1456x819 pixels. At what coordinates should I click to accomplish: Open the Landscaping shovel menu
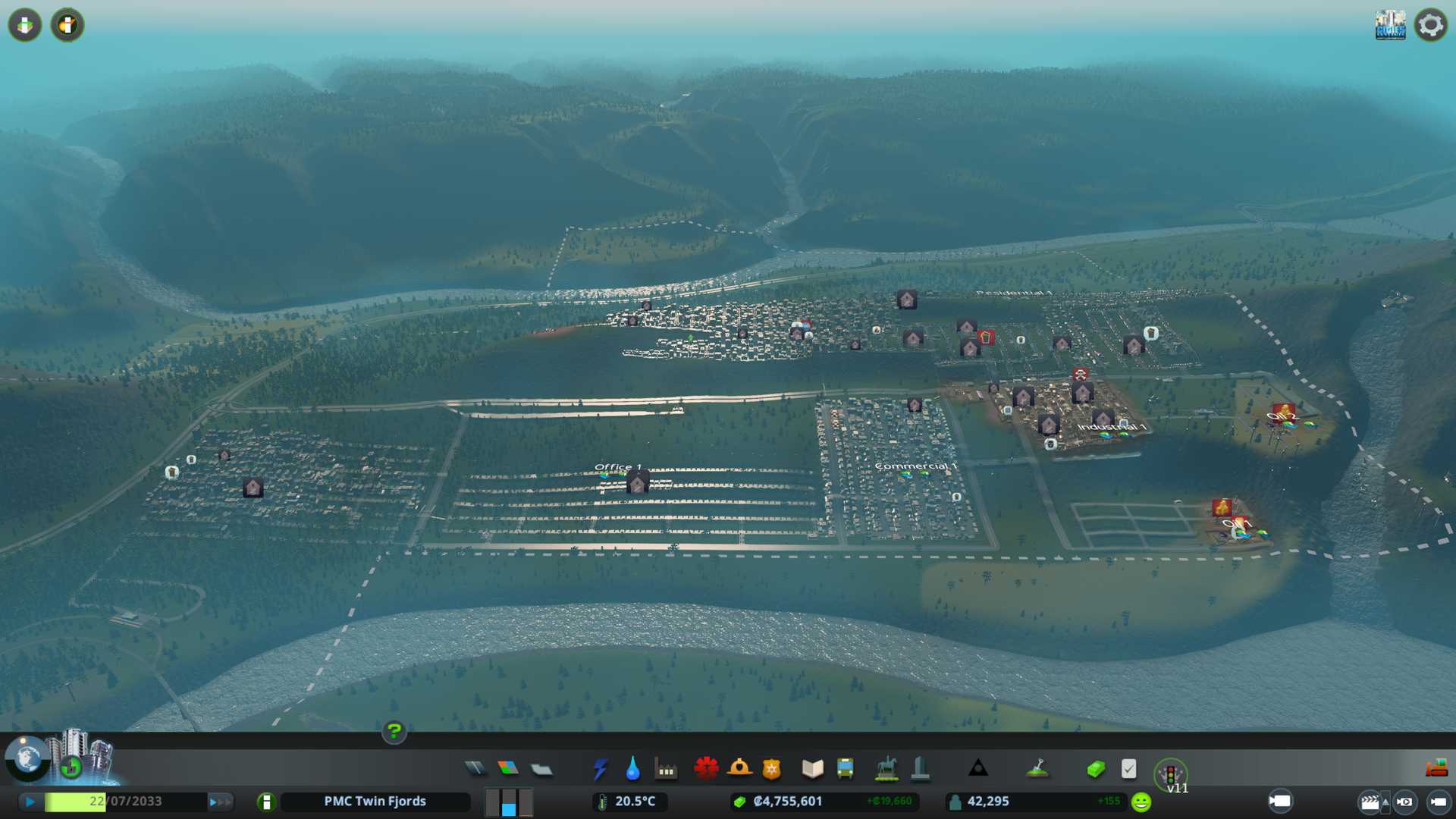pyautogui.click(x=1037, y=769)
